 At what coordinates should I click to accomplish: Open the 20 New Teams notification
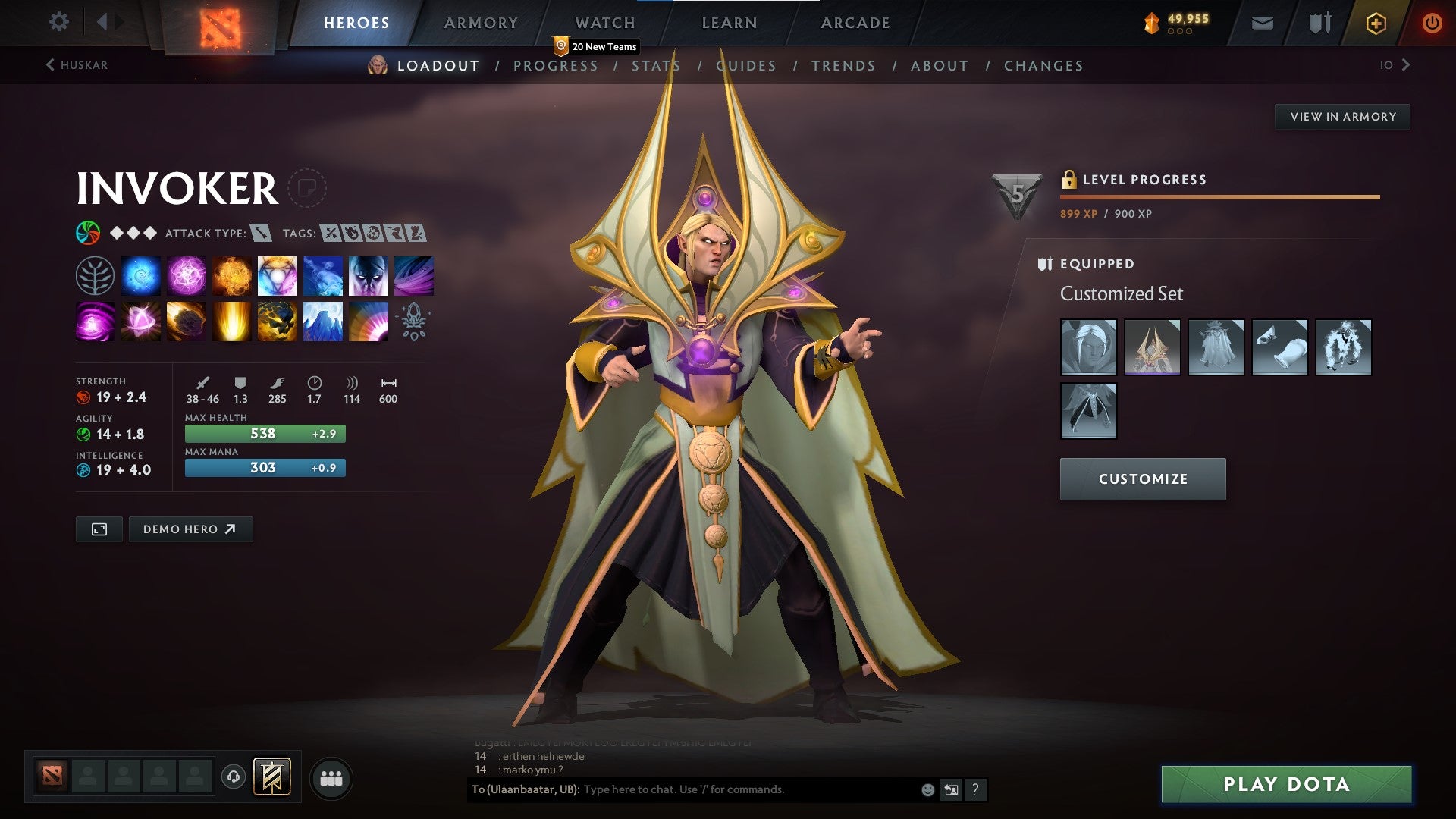coord(598,46)
